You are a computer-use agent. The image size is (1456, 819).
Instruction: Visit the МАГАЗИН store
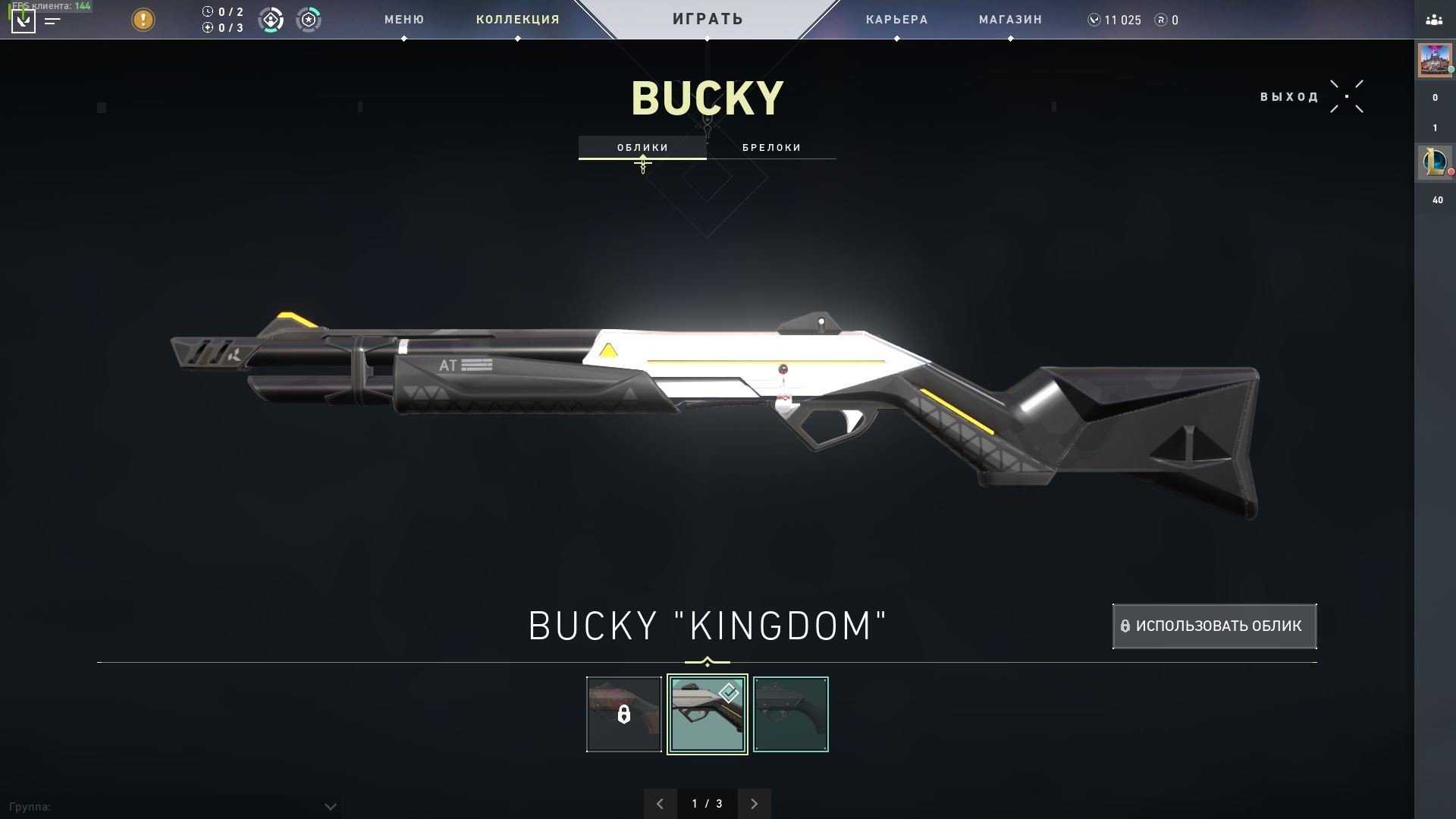point(1010,20)
